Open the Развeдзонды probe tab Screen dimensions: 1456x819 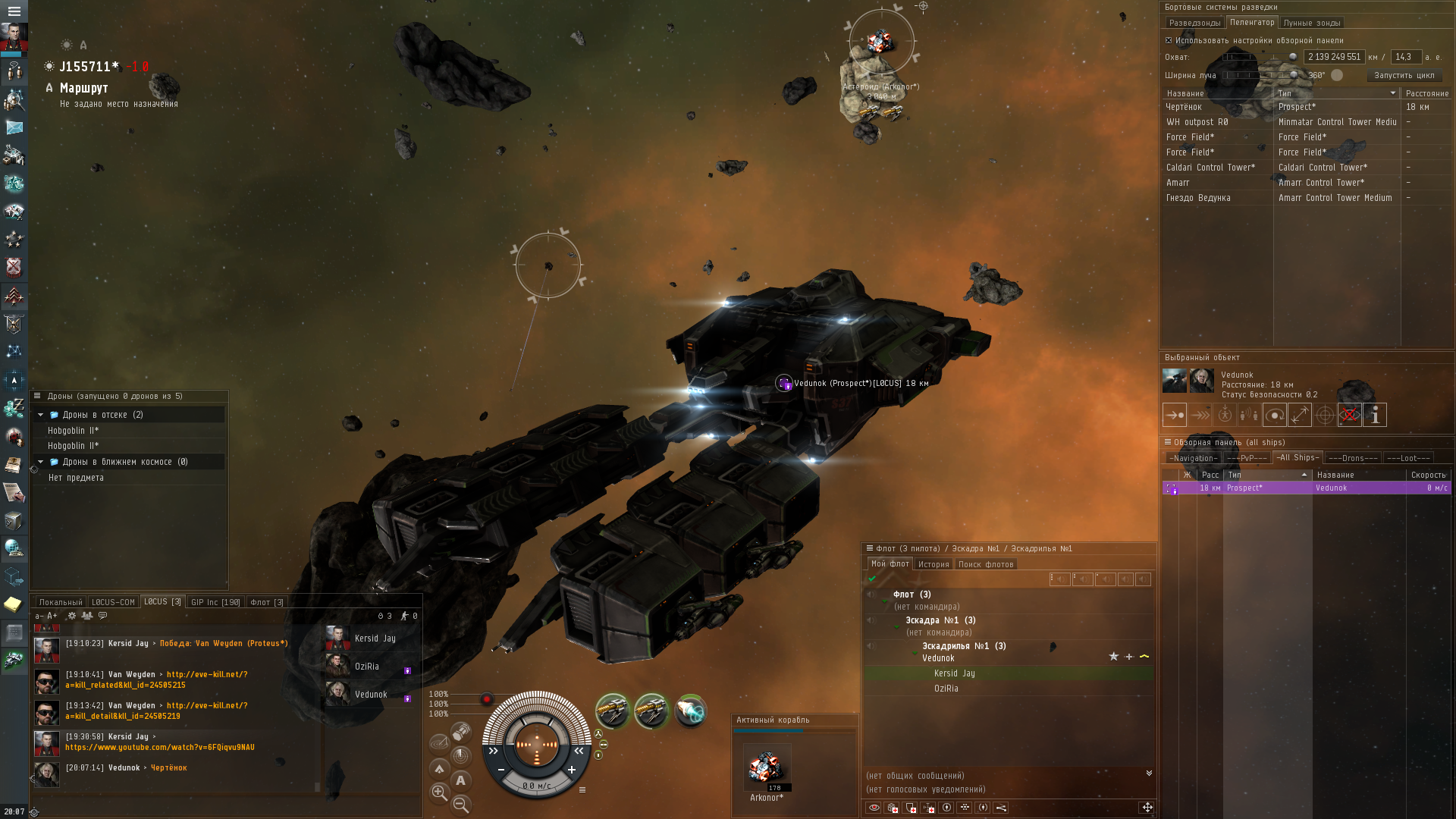(1194, 23)
